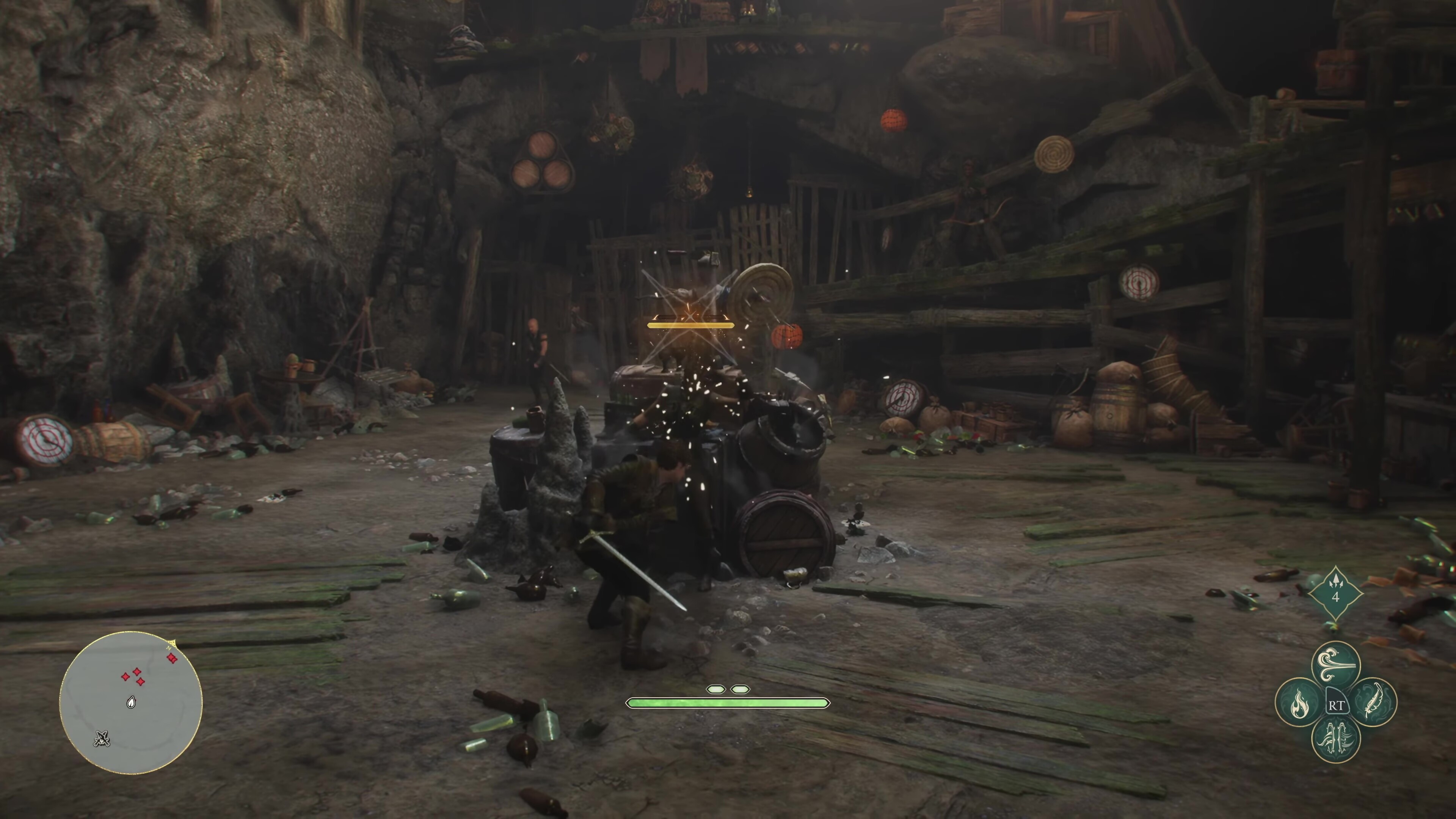Screen dimensions: 1456x819
Task: Cast the flame spell icon
Action: (x=1299, y=703)
